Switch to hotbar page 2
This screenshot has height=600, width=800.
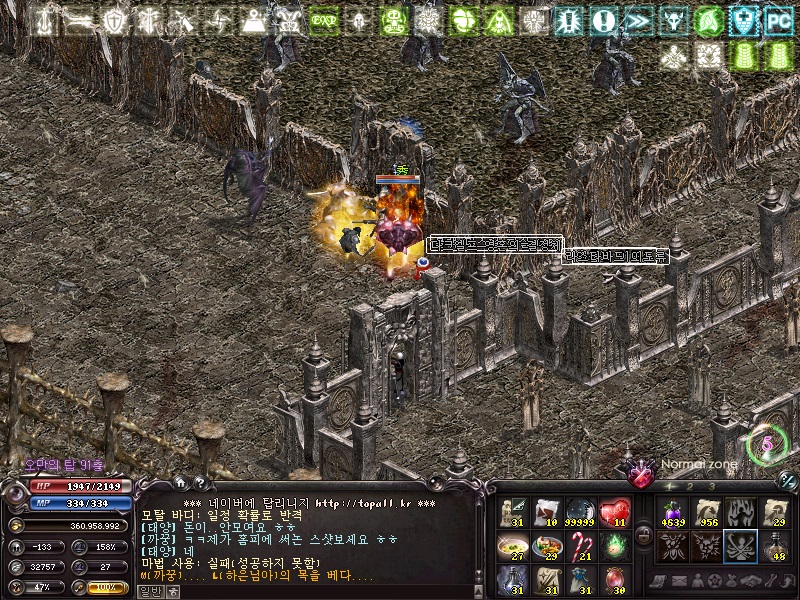[x=688, y=486]
